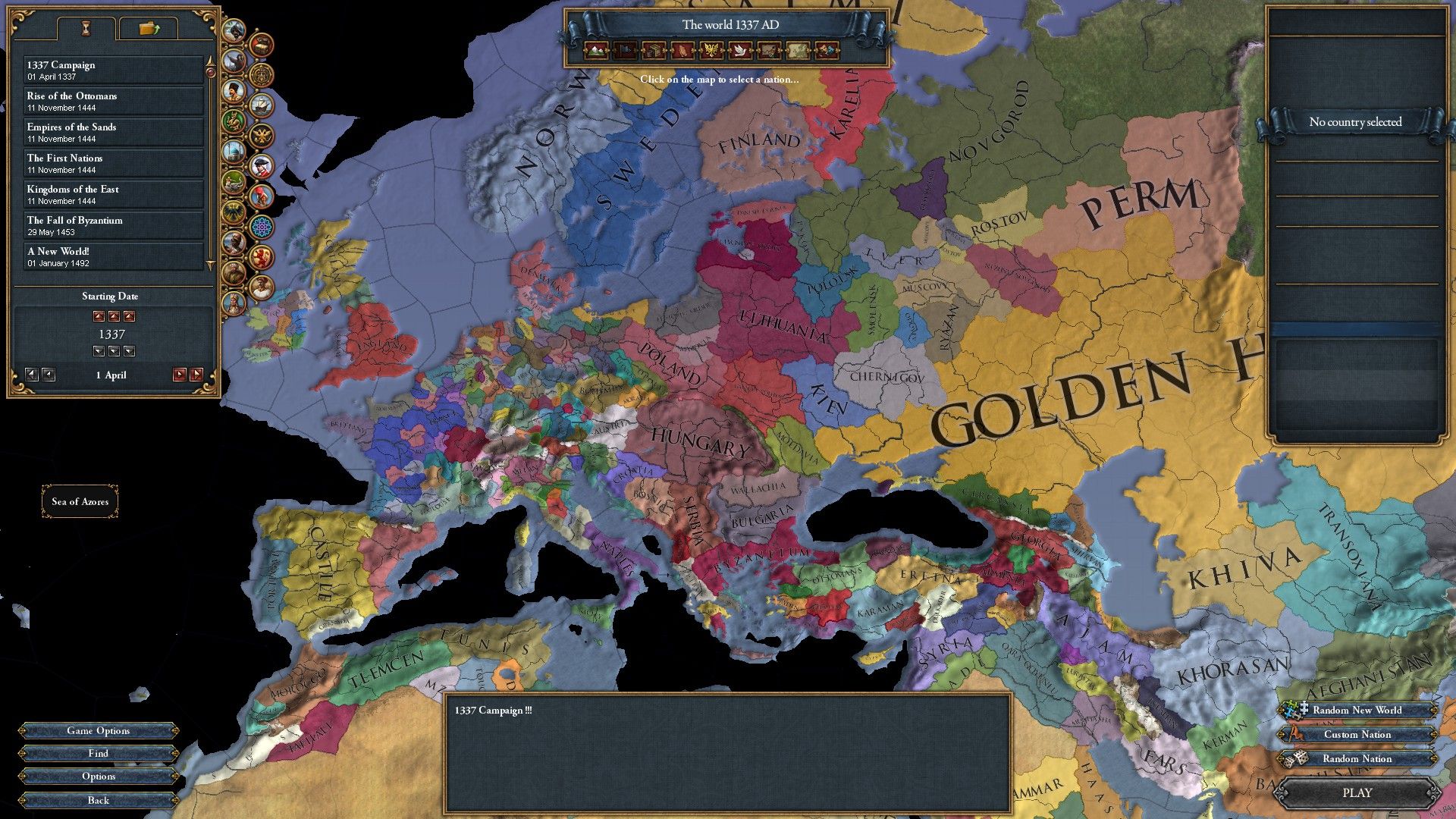This screenshot has width=1456, height=819.
Task: Click the trade goods box mapmode icon
Action: tap(654, 52)
